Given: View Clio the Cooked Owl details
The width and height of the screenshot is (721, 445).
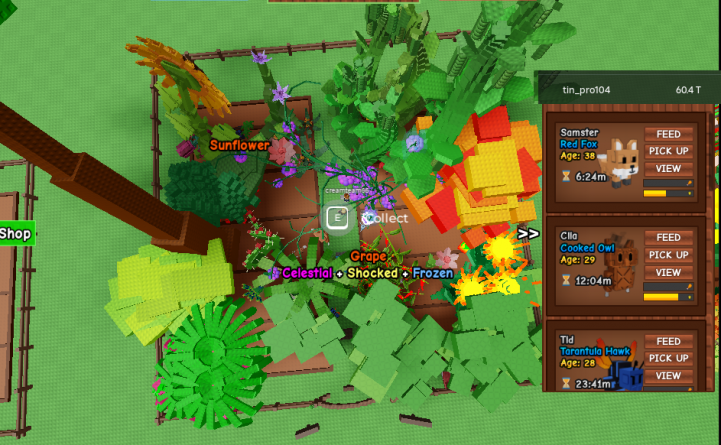Looking at the screenshot, I should point(669,273).
